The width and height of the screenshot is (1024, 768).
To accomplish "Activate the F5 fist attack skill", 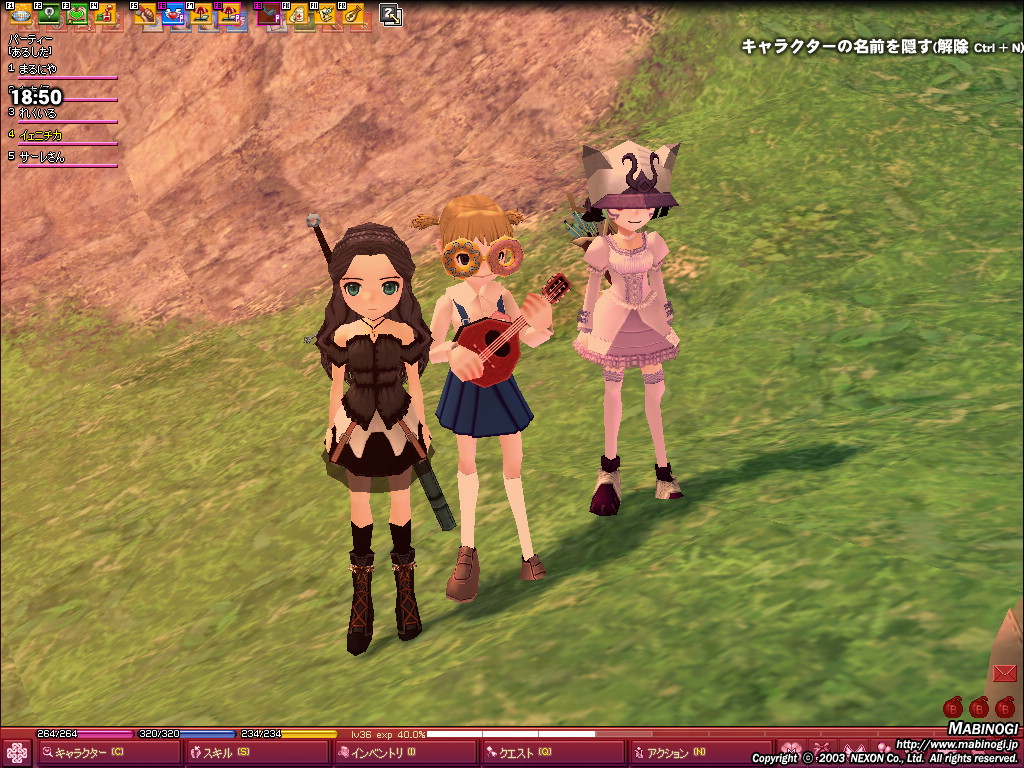I will coord(145,15).
